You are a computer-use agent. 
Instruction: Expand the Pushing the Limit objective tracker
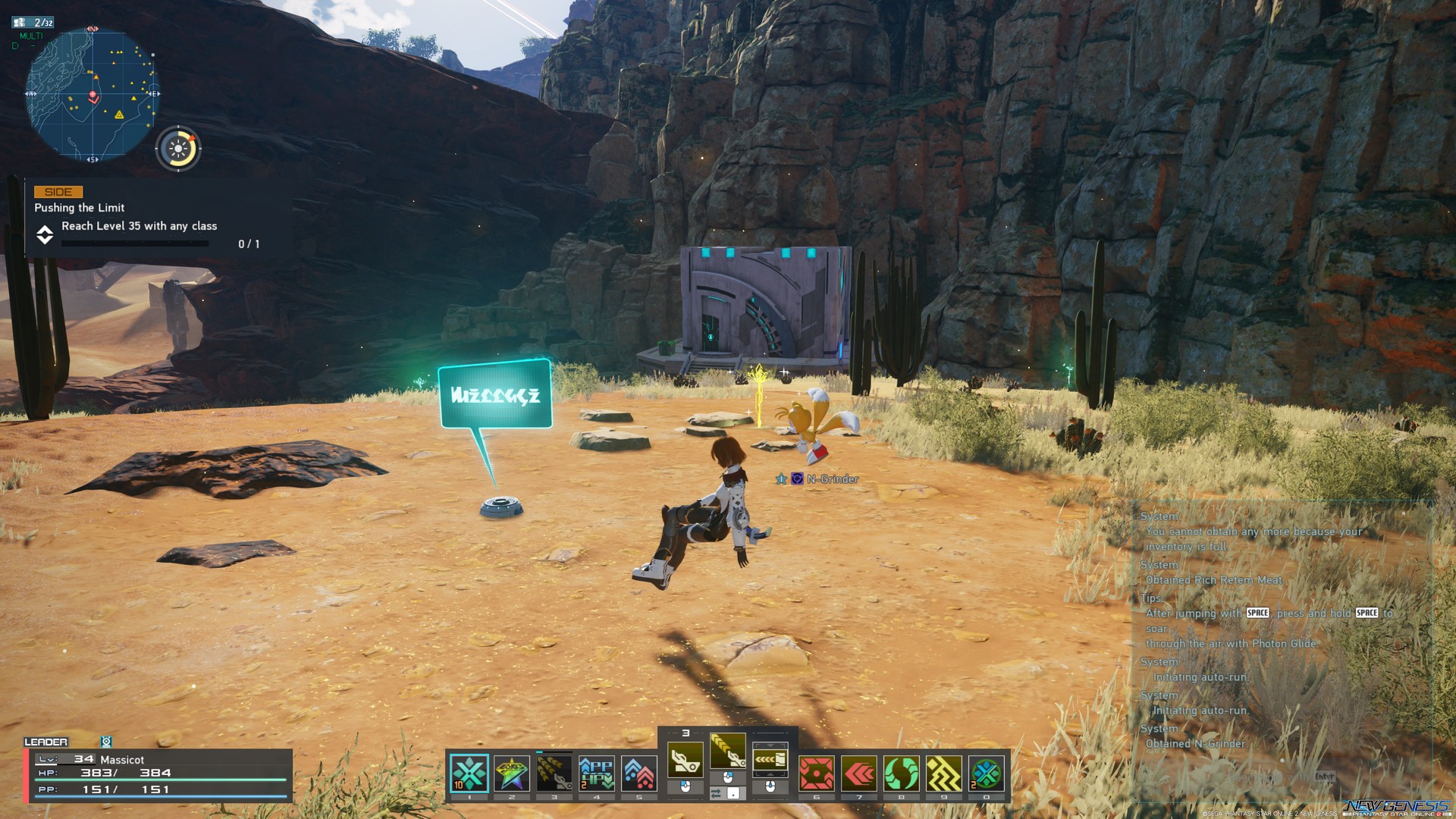click(x=44, y=236)
